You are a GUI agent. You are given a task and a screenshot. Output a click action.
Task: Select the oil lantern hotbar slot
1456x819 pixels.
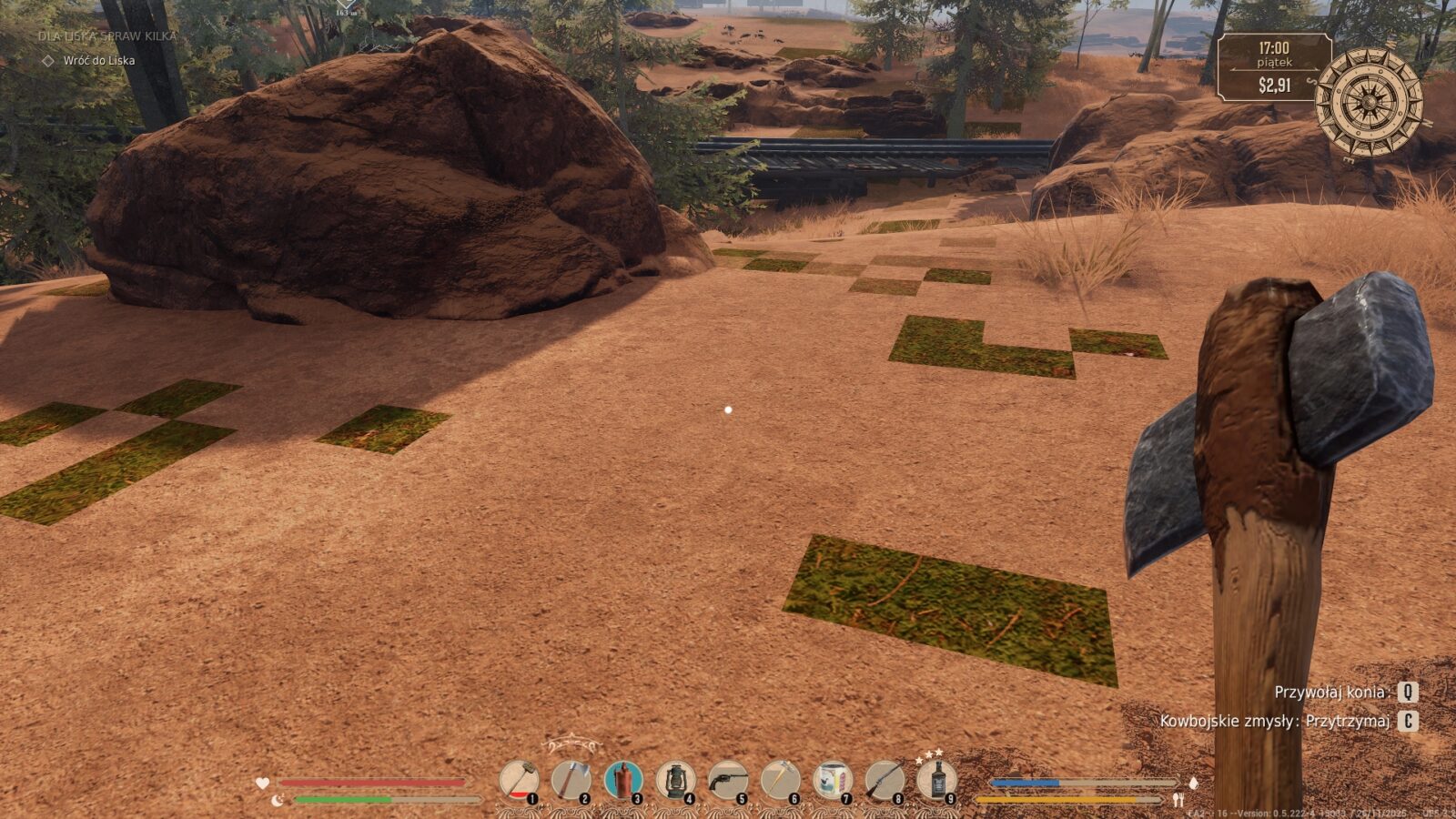pyautogui.click(x=675, y=781)
